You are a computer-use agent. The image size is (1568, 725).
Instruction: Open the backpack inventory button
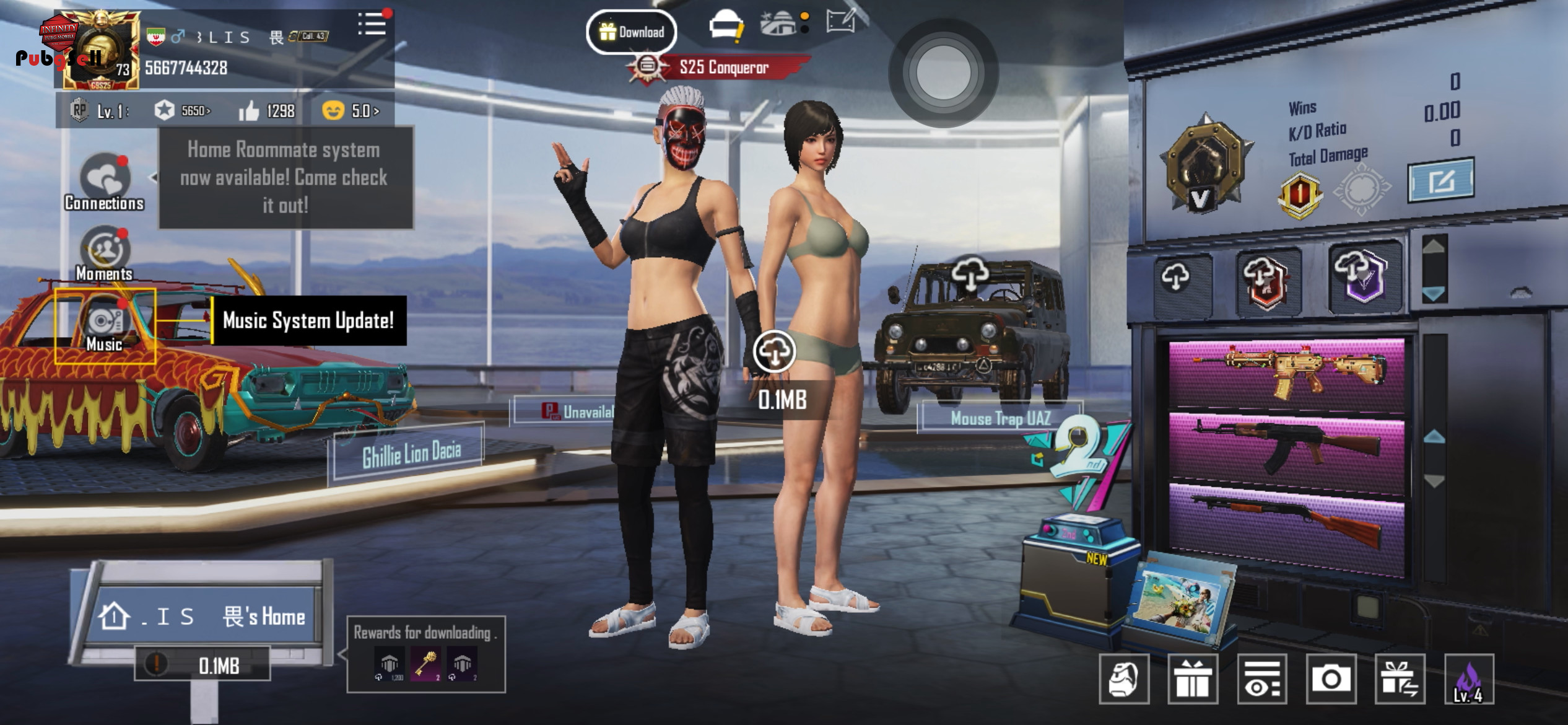[1124, 679]
